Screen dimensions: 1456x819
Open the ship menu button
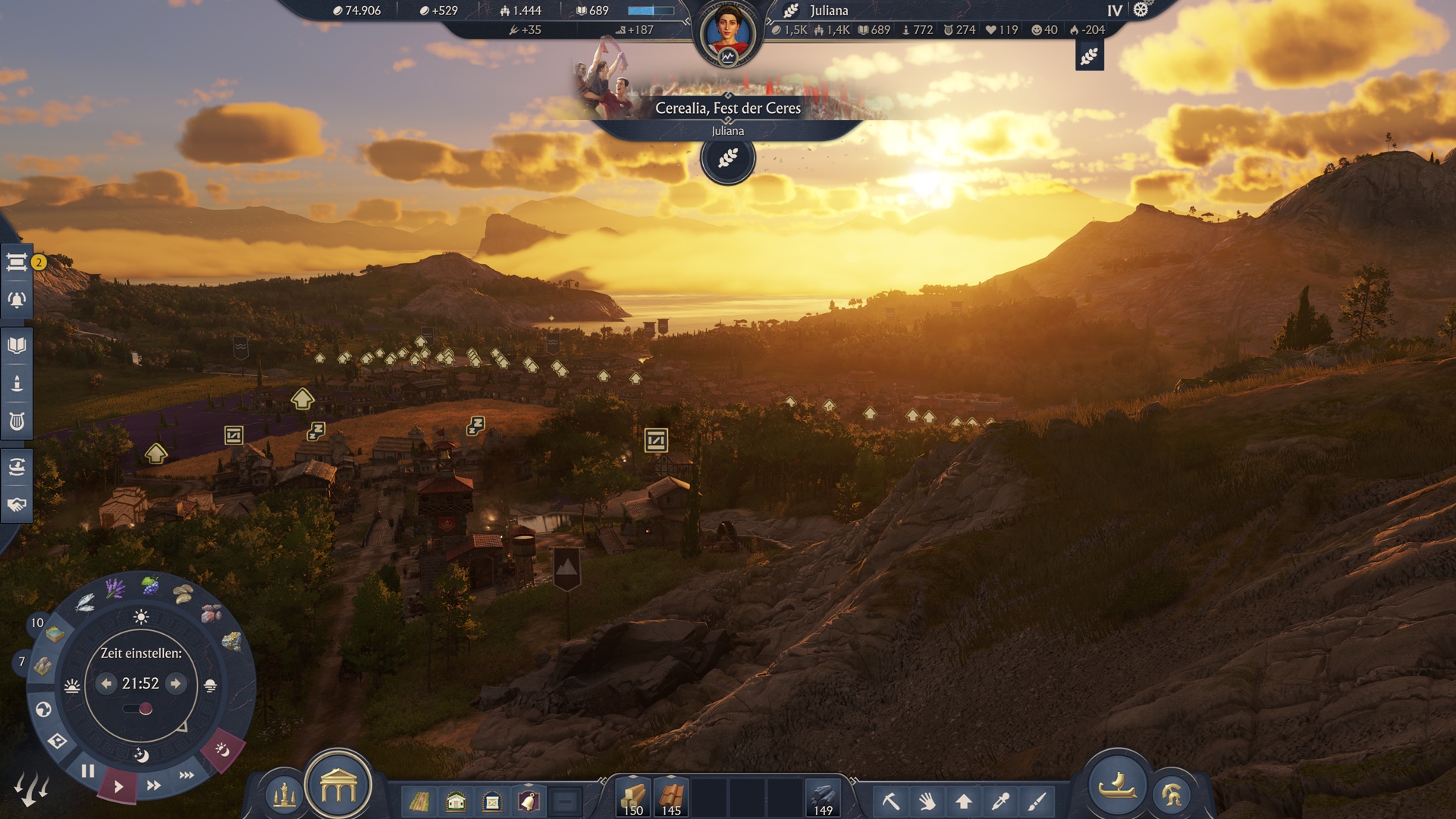coord(1117,786)
